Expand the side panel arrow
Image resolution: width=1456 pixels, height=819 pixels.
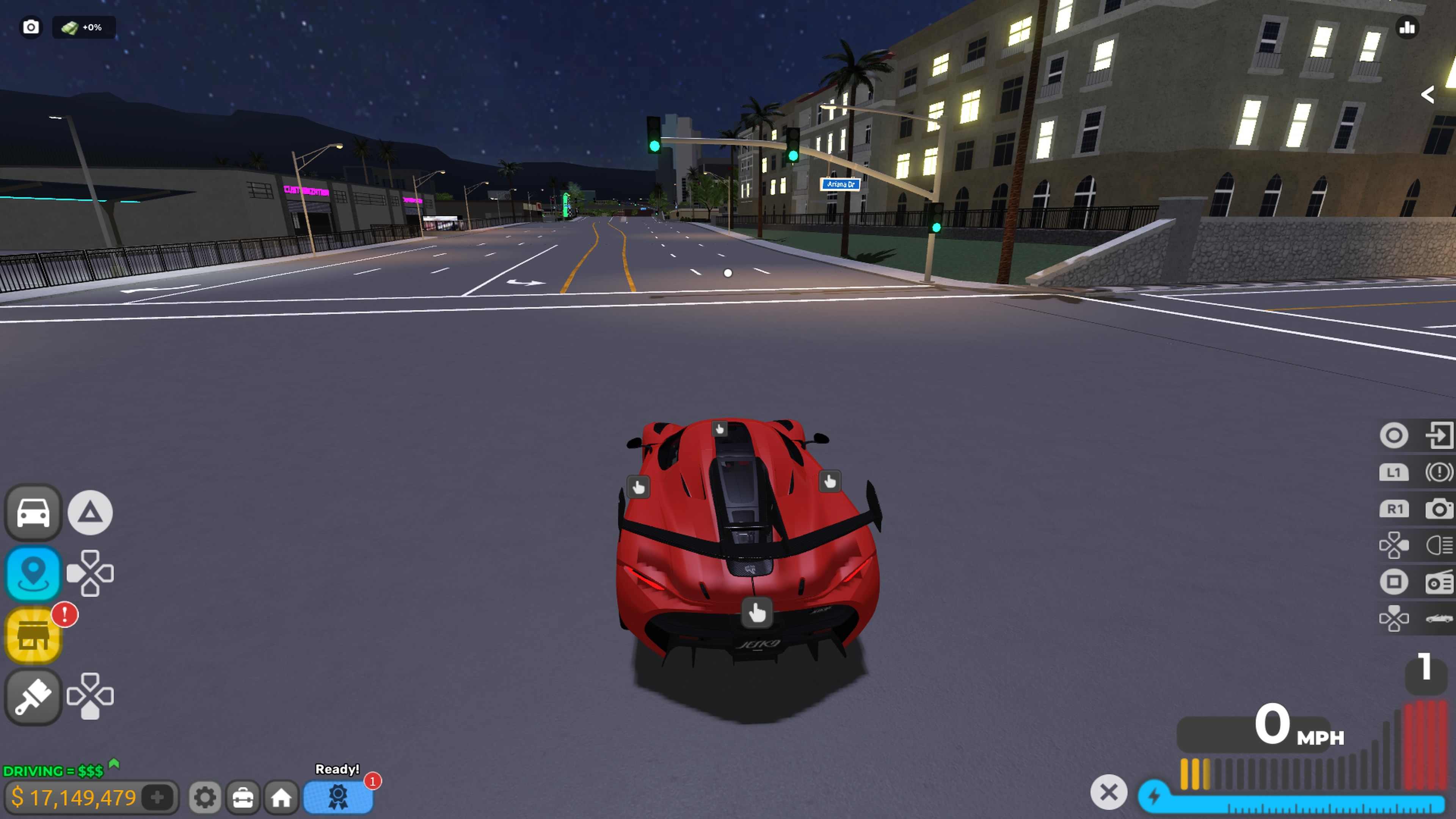point(1428,94)
